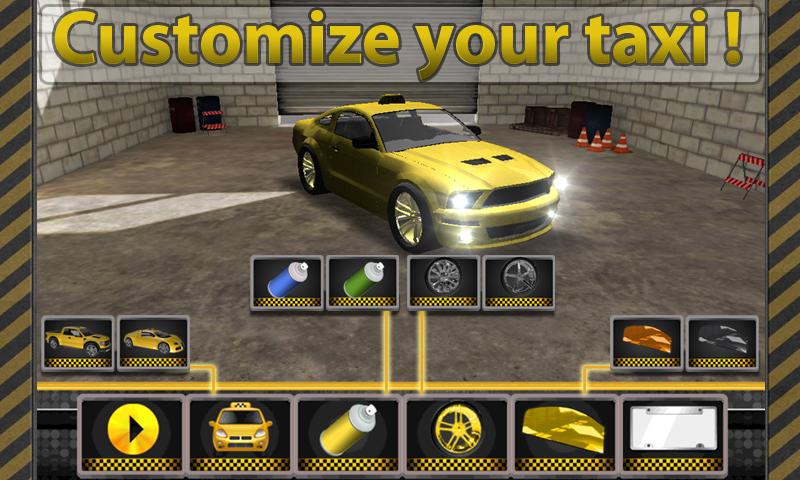The height and width of the screenshot is (480, 800).
Task: Choose the green spray paint can
Action: pos(363,281)
